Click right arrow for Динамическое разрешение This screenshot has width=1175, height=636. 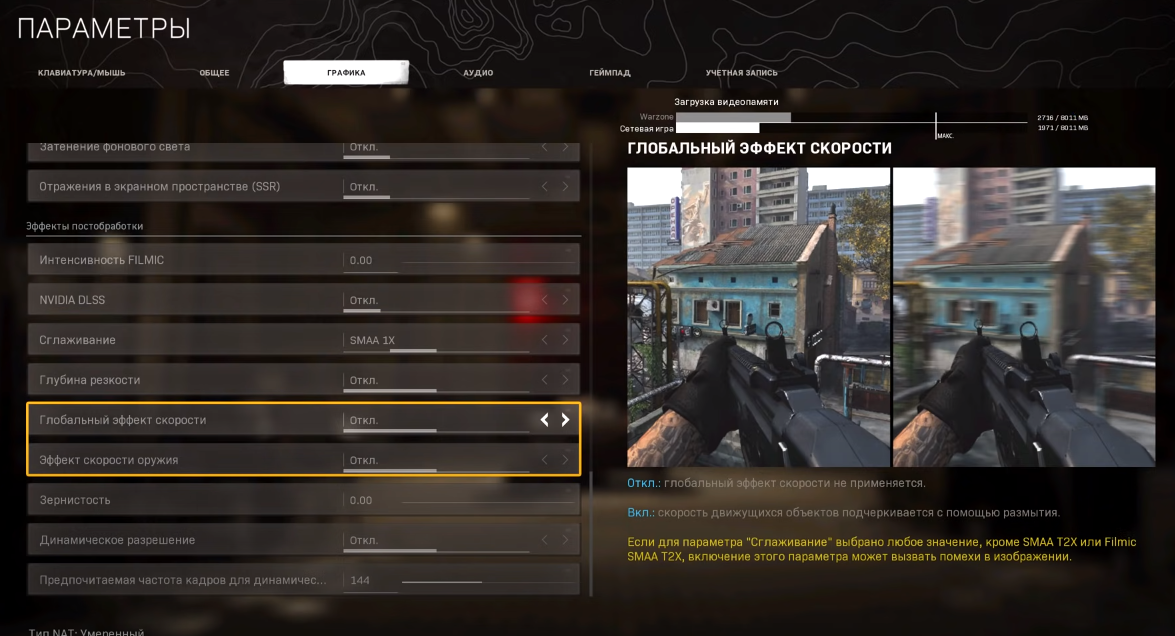(565, 540)
